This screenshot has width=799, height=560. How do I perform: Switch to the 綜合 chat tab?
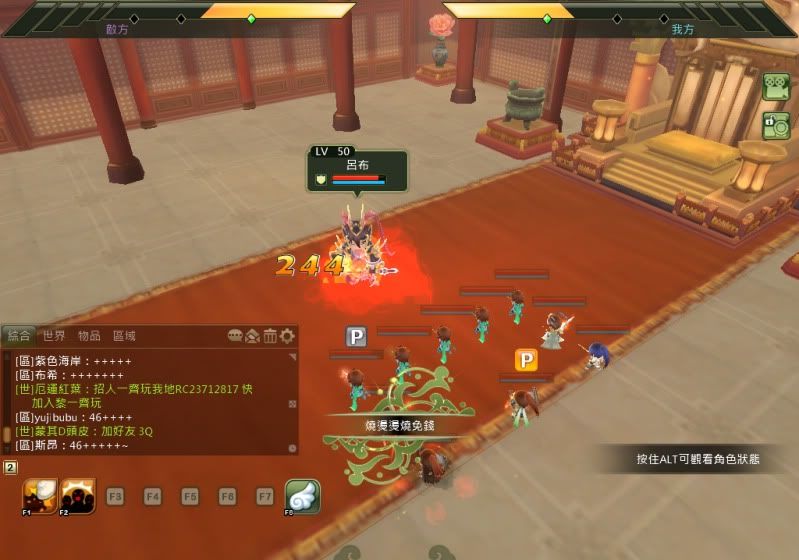(18, 336)
